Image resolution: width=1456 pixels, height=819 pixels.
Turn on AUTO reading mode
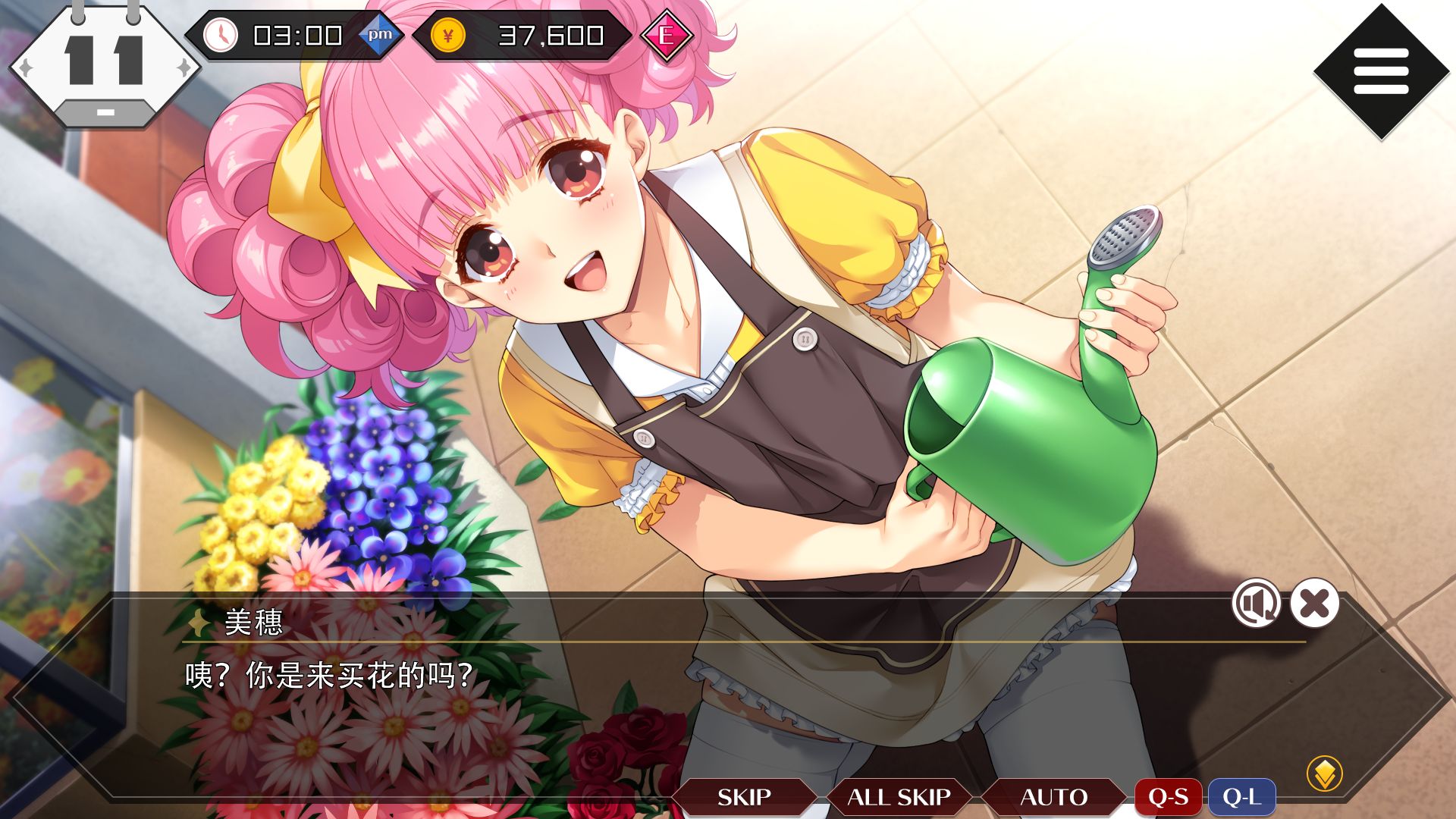(x=1055, y=797)
